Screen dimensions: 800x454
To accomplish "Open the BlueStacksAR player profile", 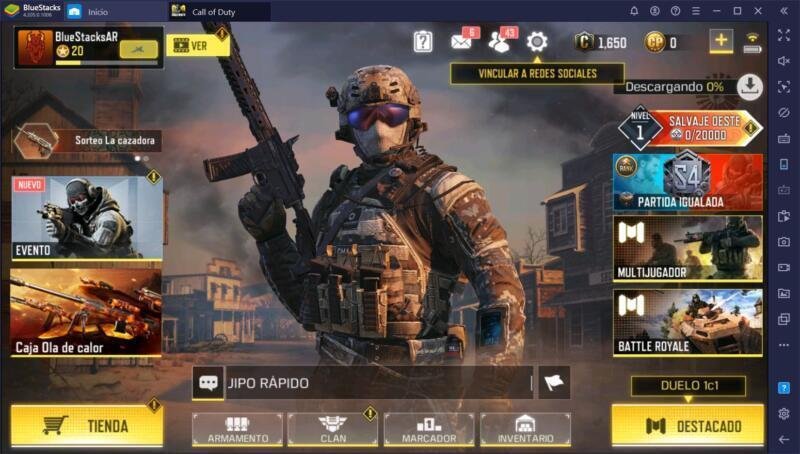I will click(87, 46).
